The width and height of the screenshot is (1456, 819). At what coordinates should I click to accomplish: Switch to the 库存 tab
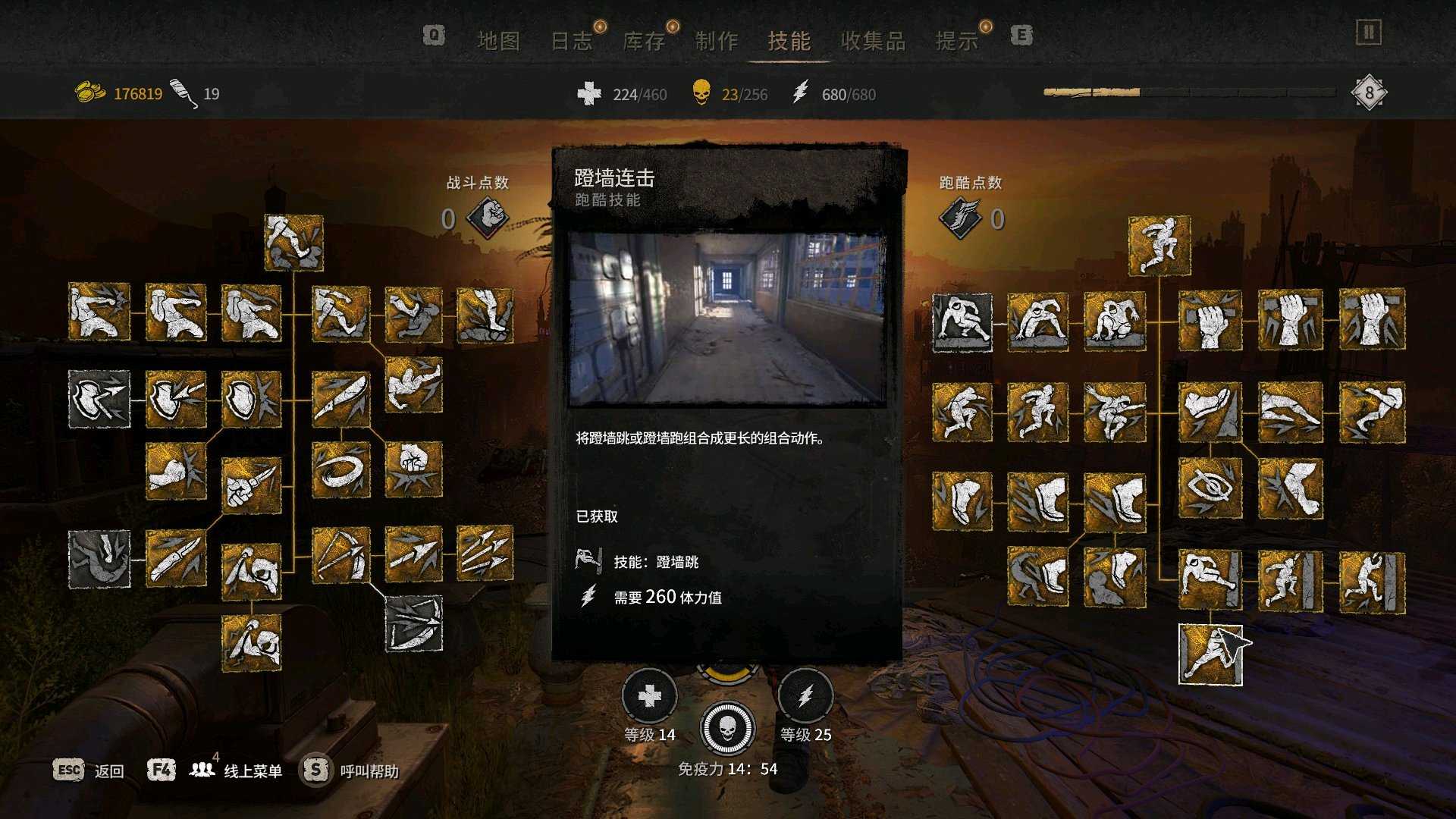click(643, 41)
